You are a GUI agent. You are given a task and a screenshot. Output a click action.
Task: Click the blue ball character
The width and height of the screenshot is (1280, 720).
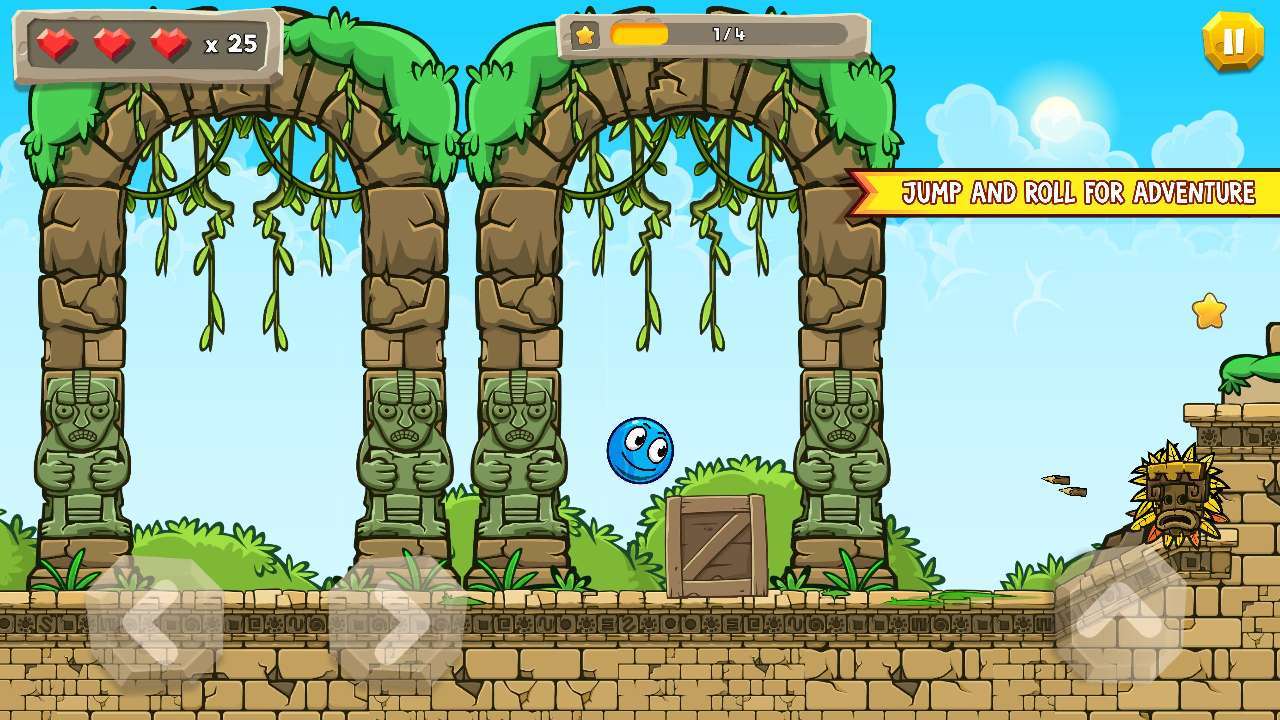[642, 450]
